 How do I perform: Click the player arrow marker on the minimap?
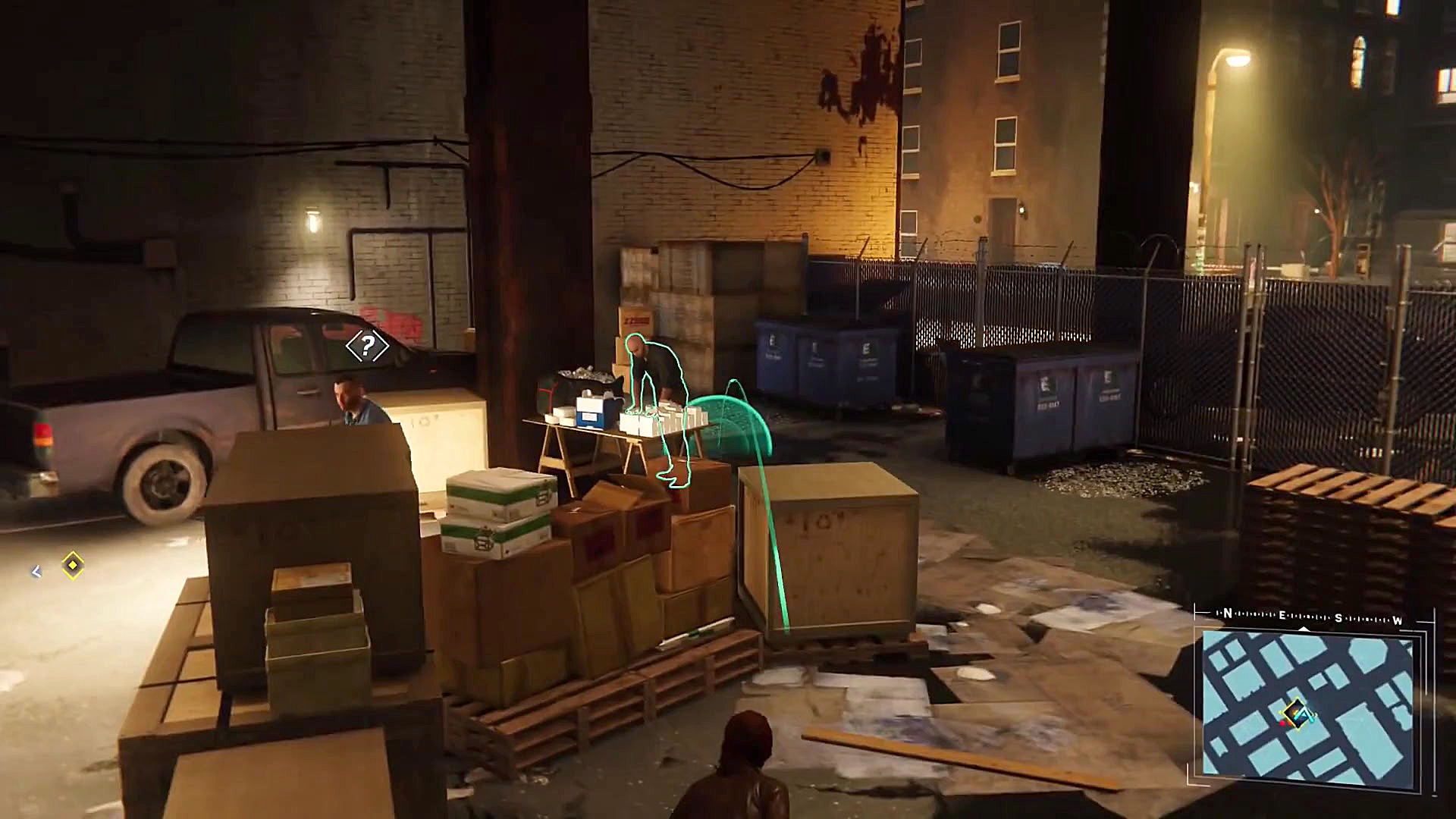click(1302, 714)
